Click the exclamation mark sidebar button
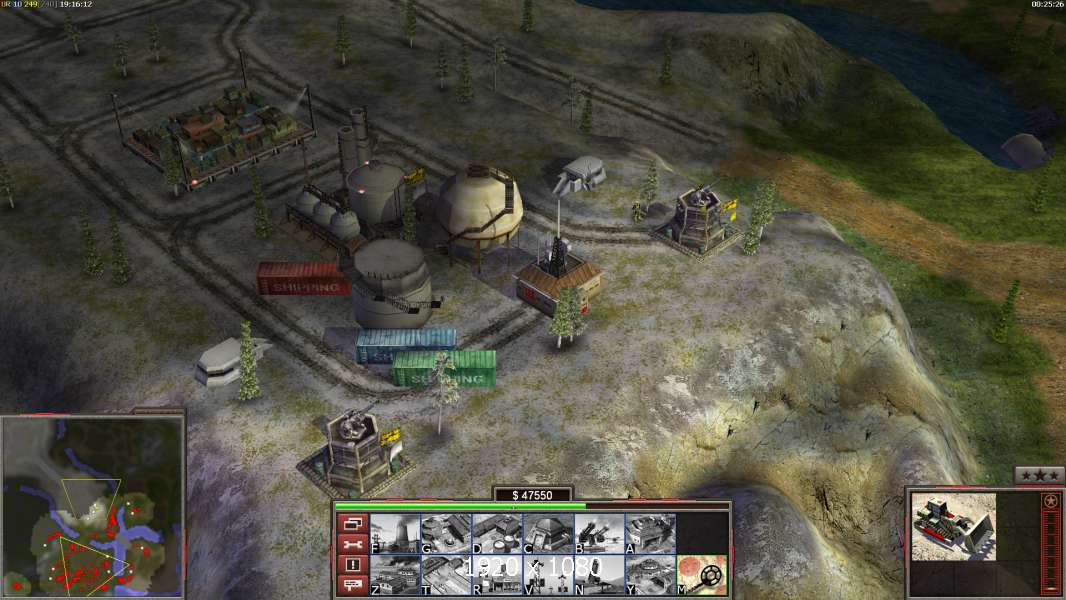The width and height of the screenshot is (1066, 600). (352, 565)
